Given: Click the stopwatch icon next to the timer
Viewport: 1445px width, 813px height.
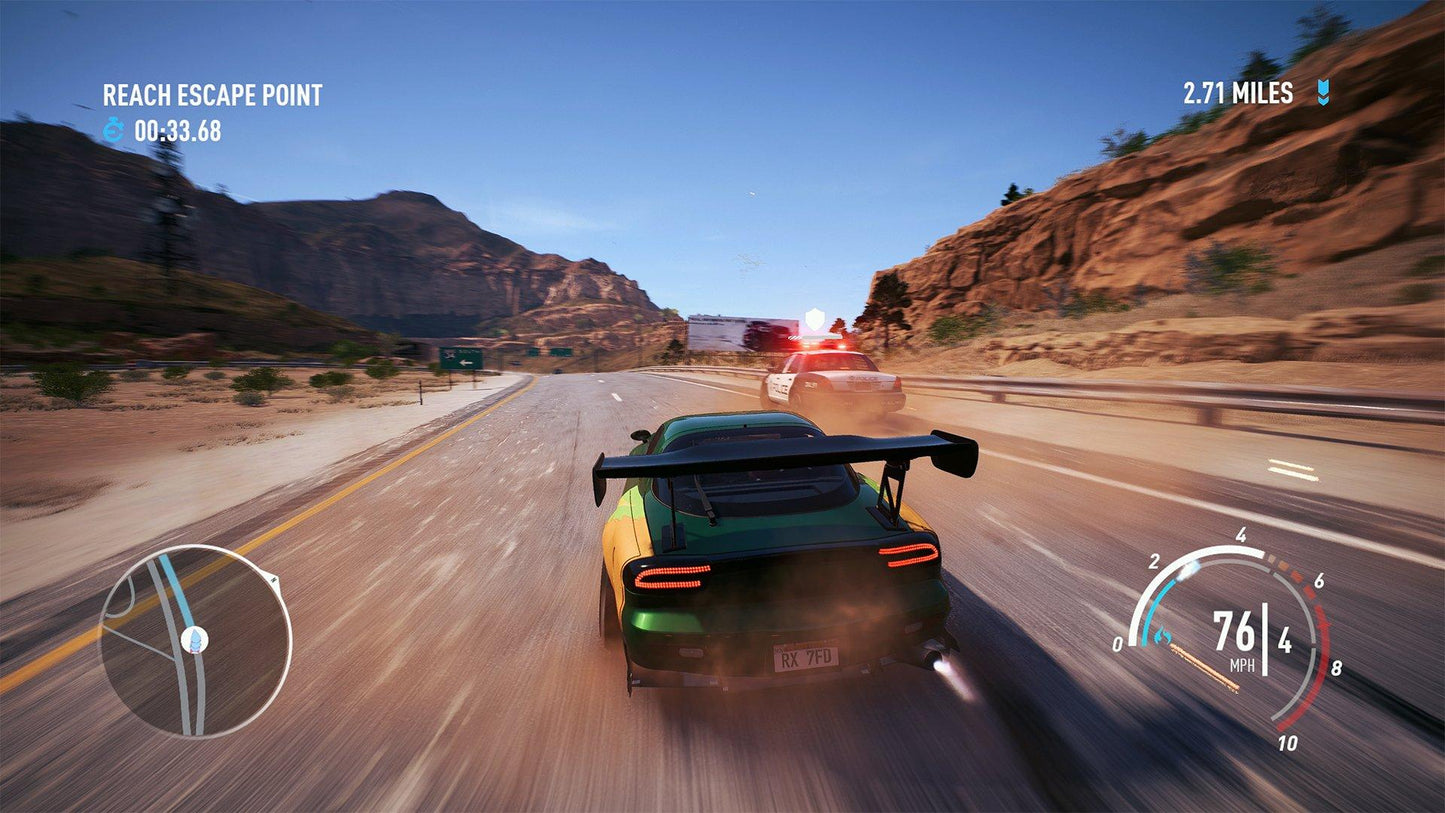Looking at the screenshot, I should click(x=113, y=127).
